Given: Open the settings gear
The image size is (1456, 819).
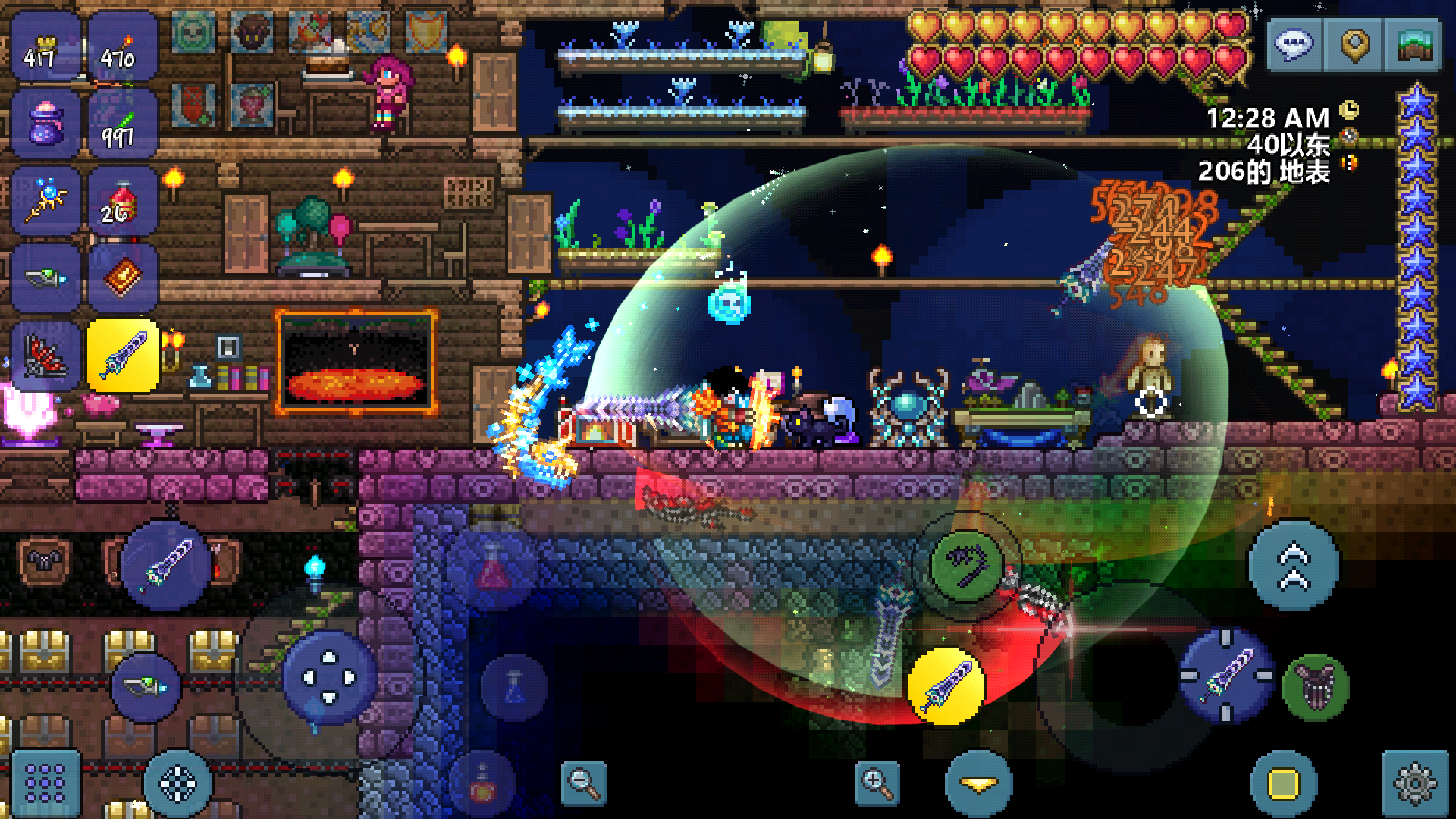Looking at the screenshot, I should coord(1414,784).
